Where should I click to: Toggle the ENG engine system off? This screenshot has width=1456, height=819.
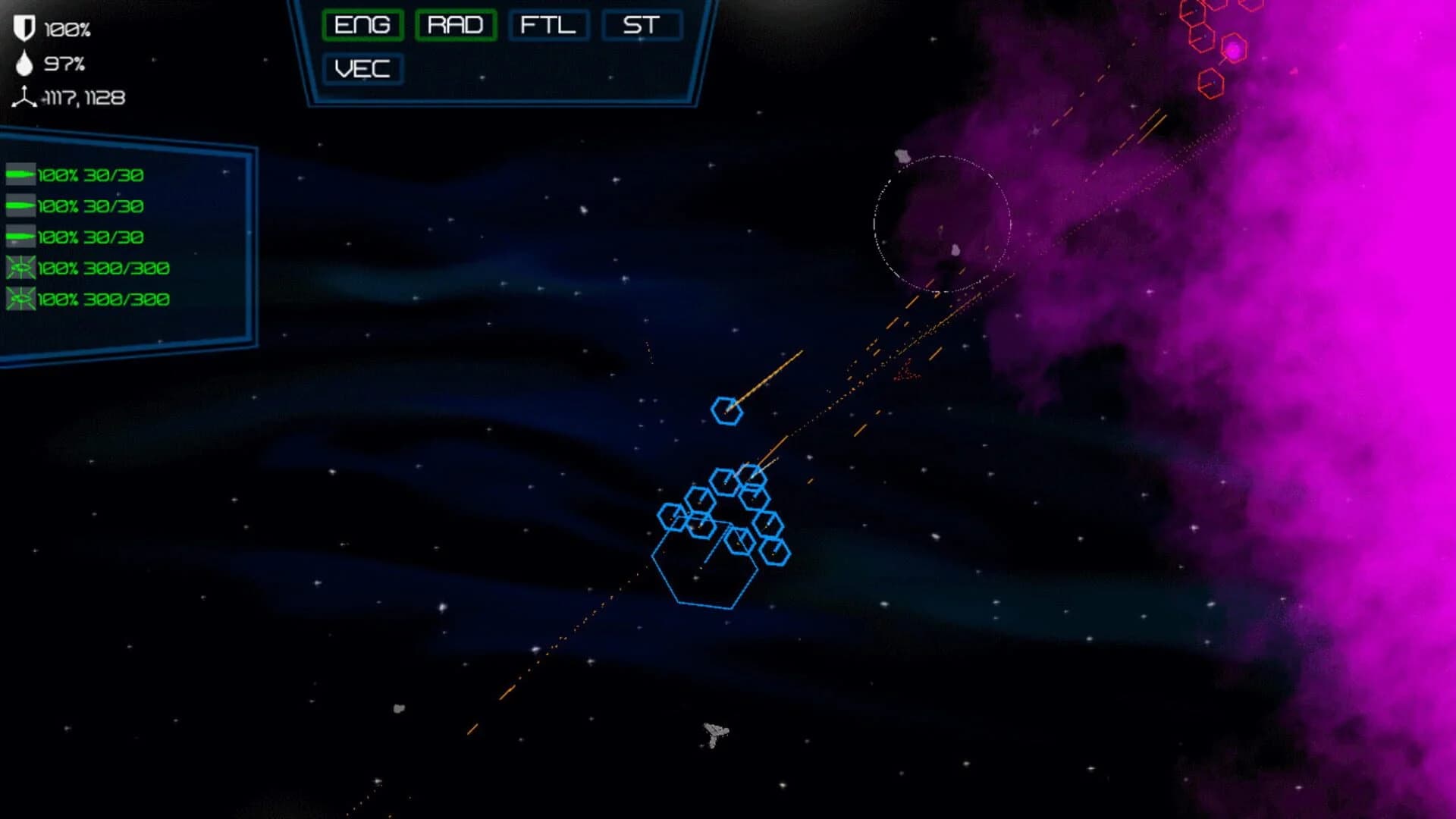pos(362,24)
